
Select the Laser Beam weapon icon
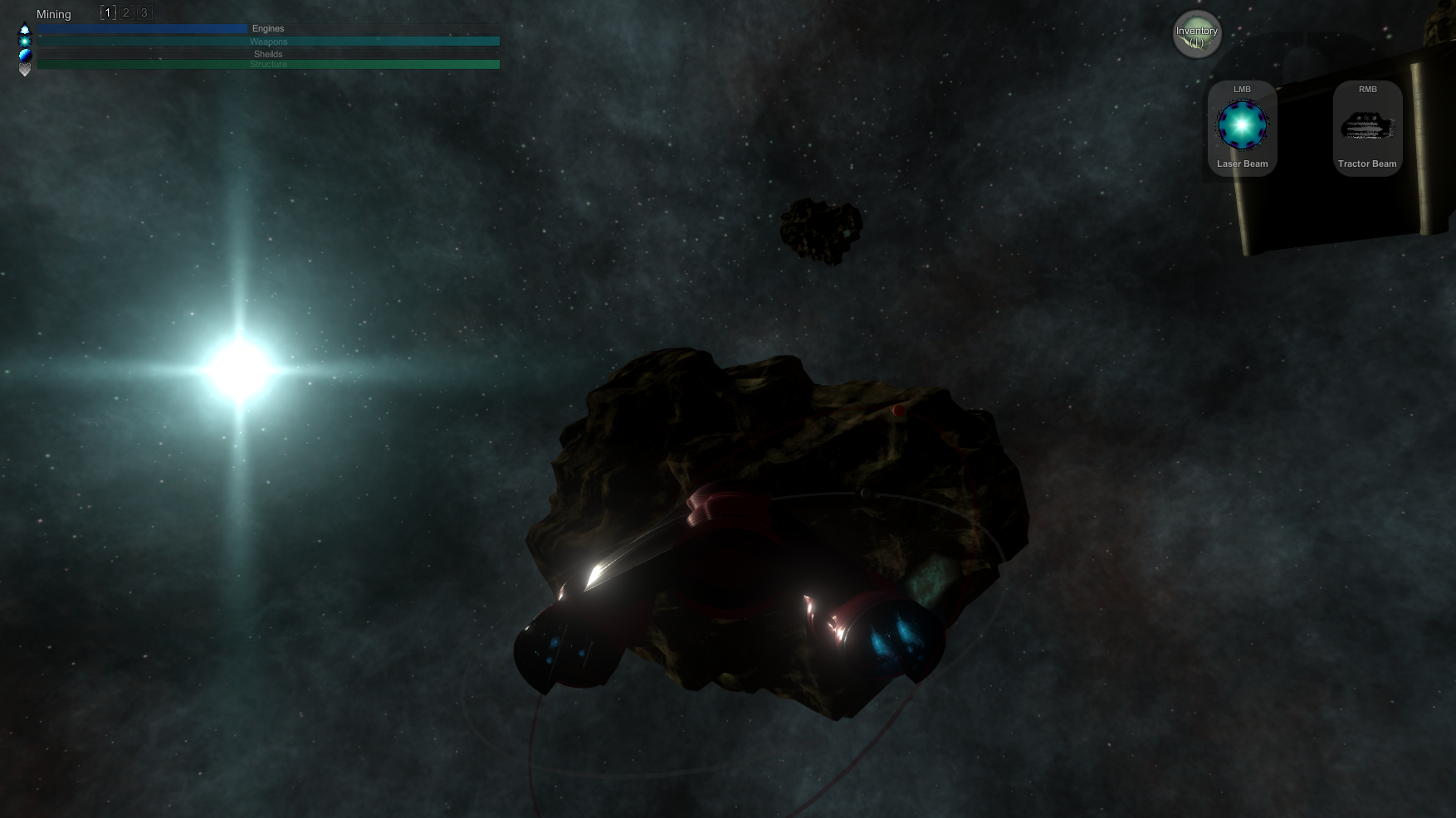point(1242,123)
